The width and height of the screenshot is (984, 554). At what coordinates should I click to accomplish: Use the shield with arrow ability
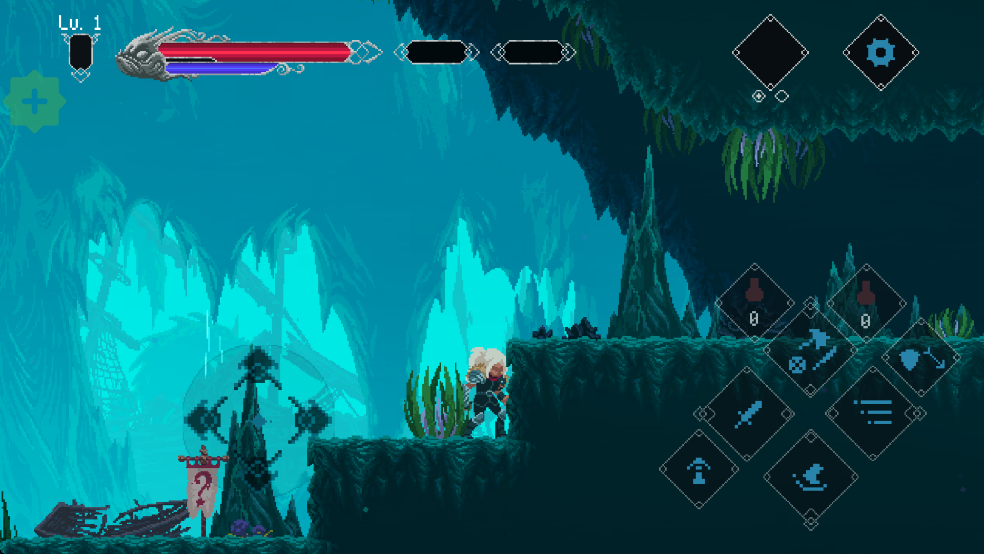click(920, 359)
